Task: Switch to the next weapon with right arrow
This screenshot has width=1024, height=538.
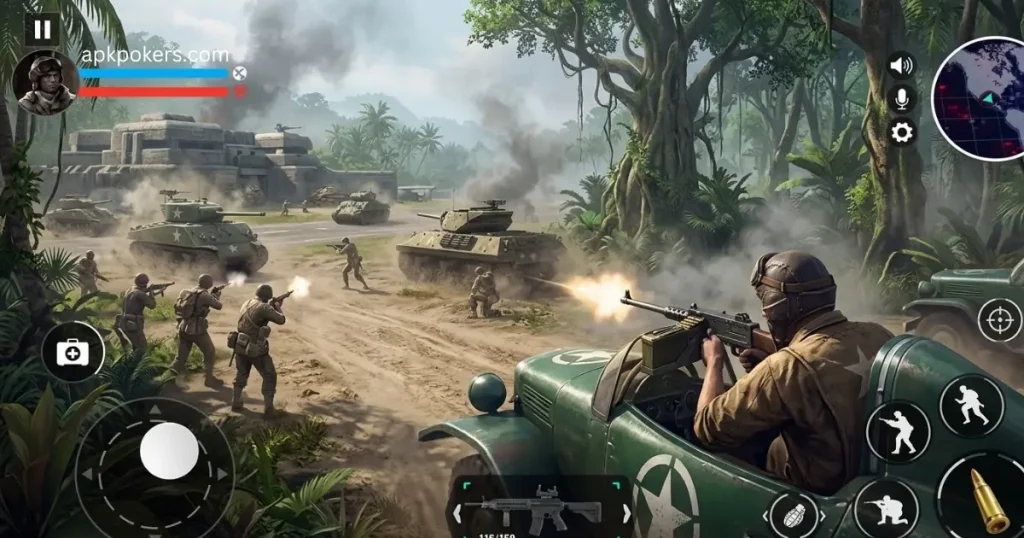Action: (x=626, y=513)
